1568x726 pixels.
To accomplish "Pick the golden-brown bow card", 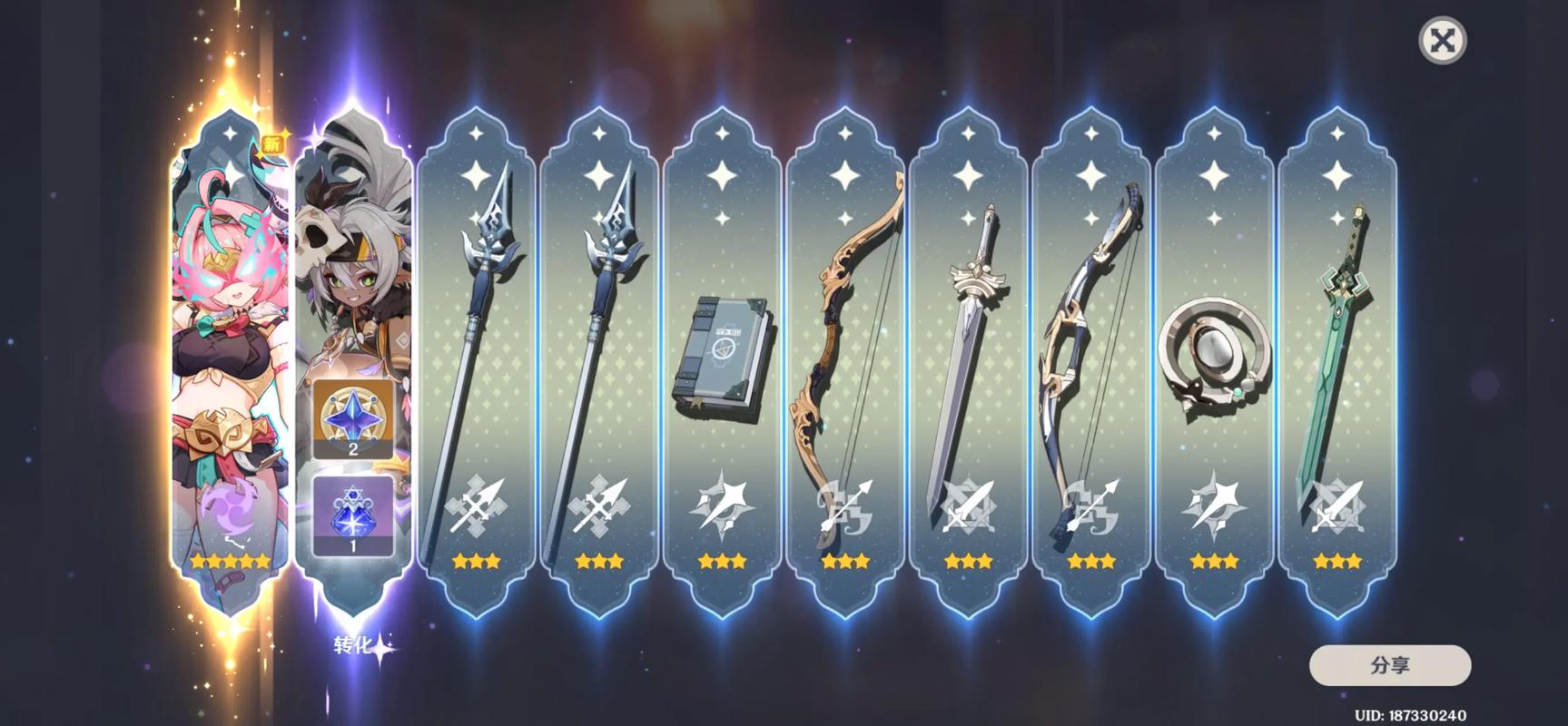I will 846,363.
